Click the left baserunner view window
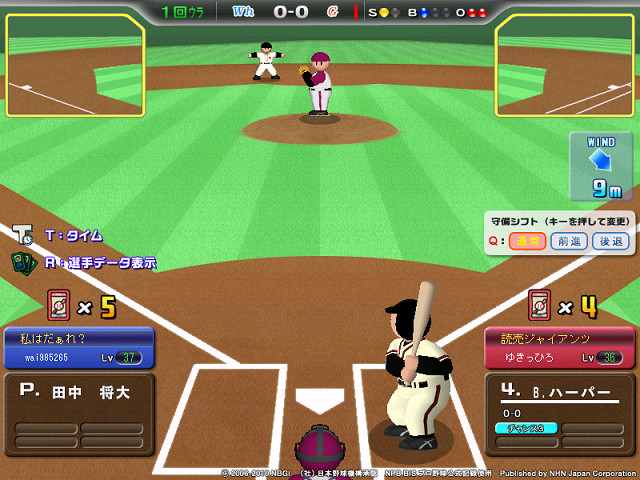 [74, 66]
